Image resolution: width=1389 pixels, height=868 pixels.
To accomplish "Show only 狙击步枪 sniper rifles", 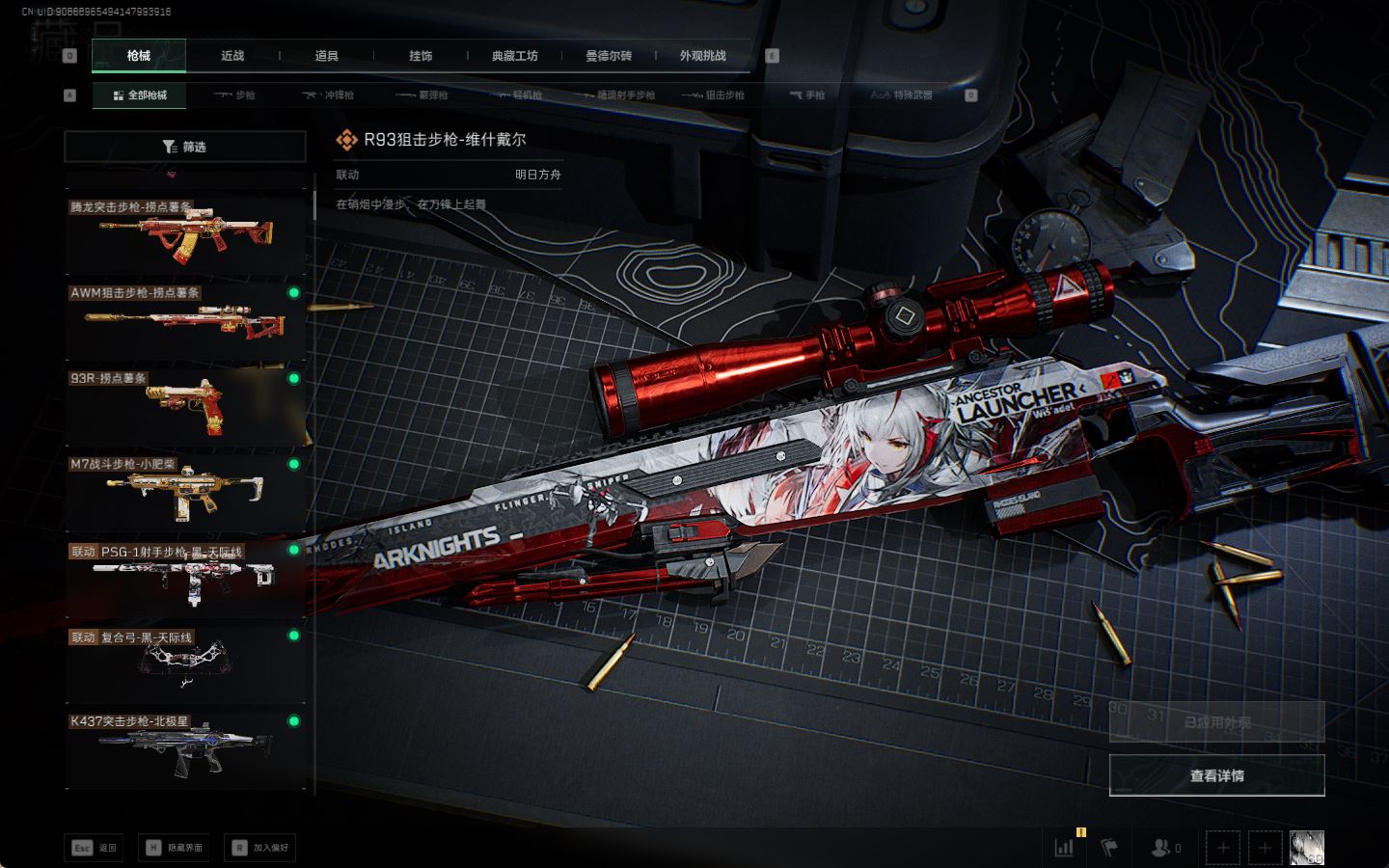I will (x=713, y=95).
